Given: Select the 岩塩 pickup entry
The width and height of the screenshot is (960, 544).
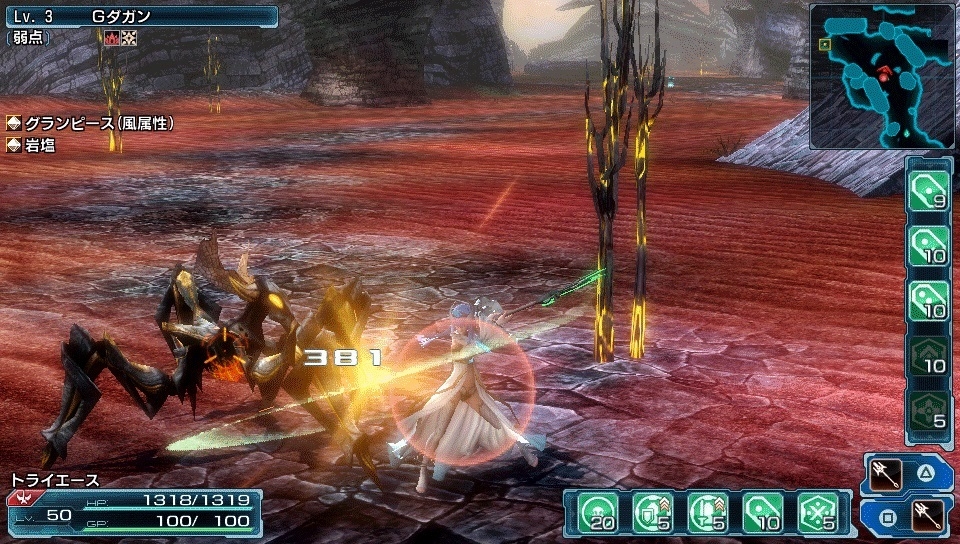Looking at the screenshot, I should coord(40,146).
